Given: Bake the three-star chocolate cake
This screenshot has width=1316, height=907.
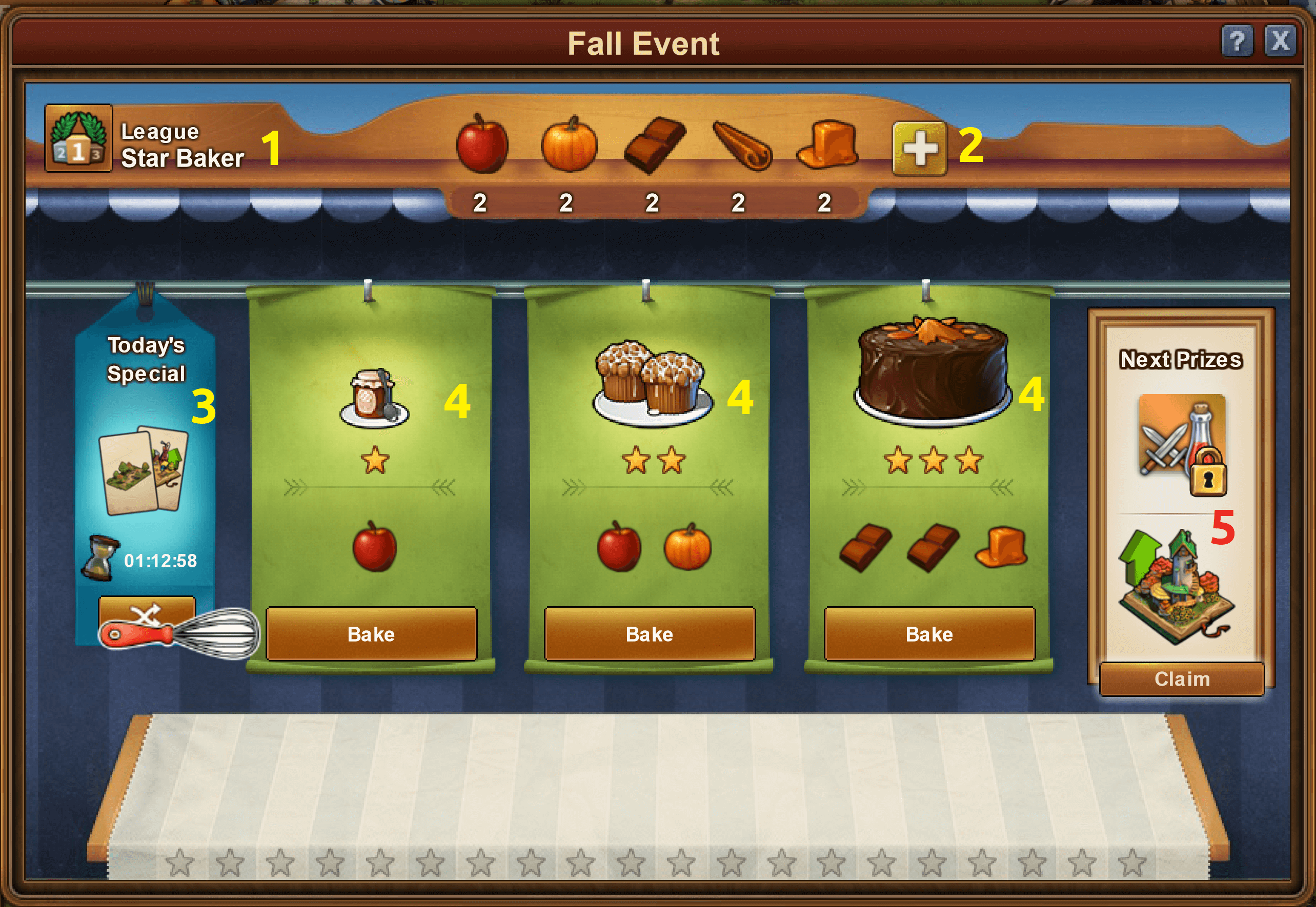Looking at the screenshot, I should point(929,634).
